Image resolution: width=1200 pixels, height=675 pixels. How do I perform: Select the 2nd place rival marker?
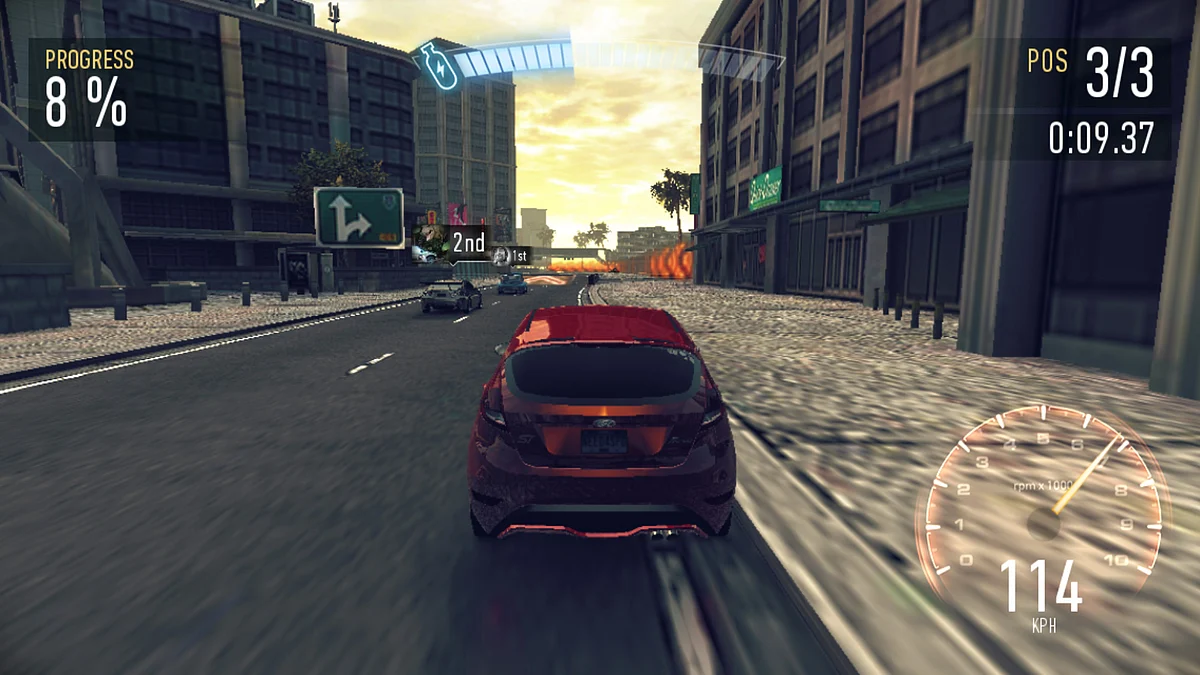(451, 242)
